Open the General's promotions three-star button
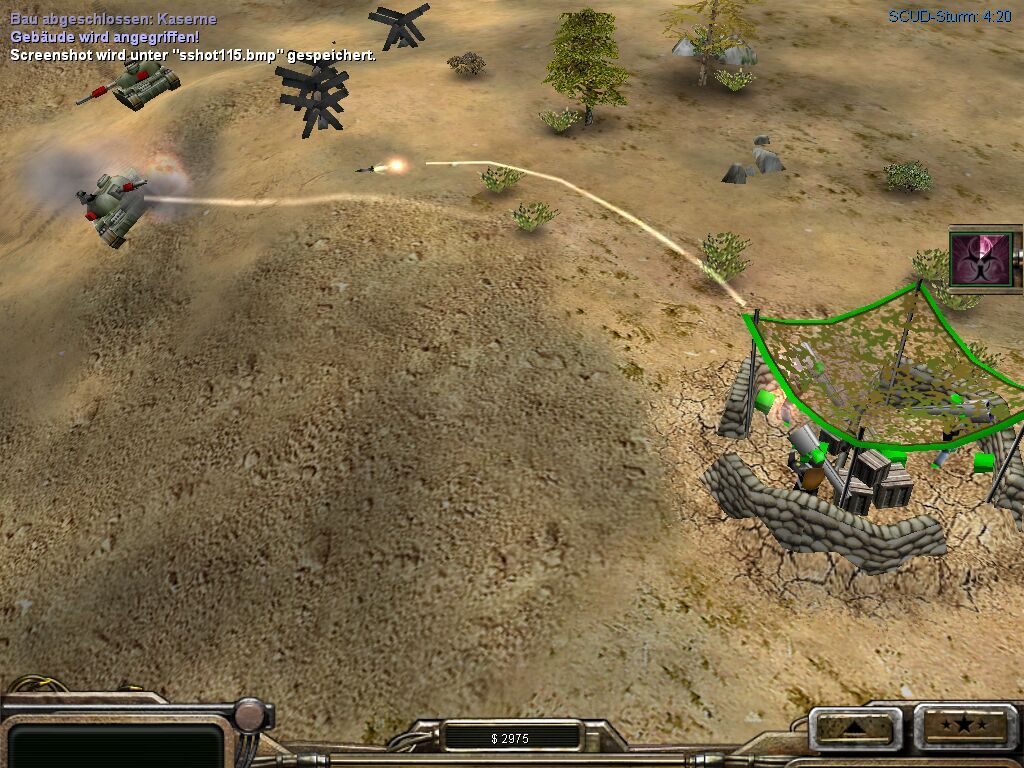Screen dimensions: 1024x768 (967, 725)
